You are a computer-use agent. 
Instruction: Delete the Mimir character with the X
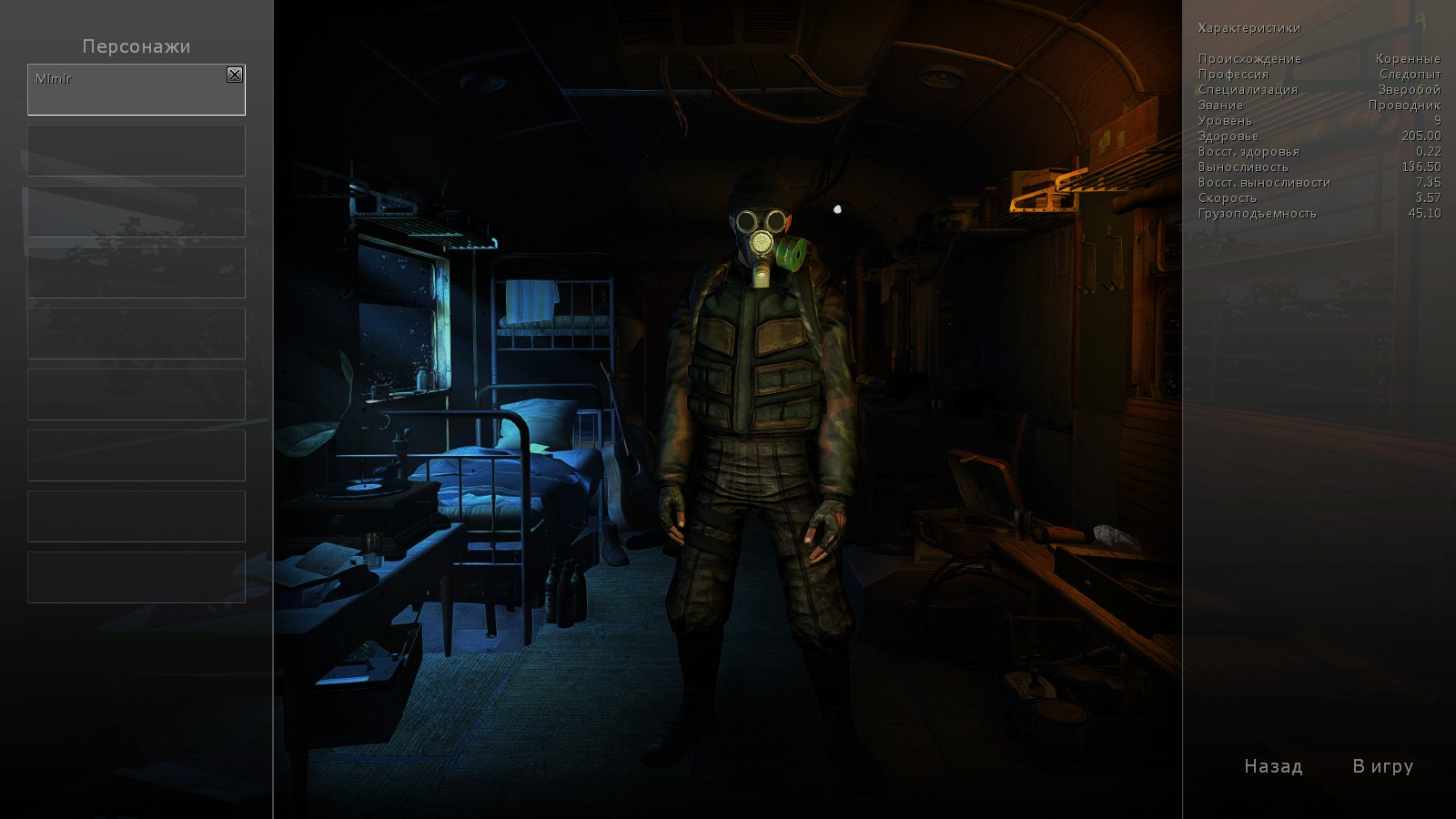point(235,75)
